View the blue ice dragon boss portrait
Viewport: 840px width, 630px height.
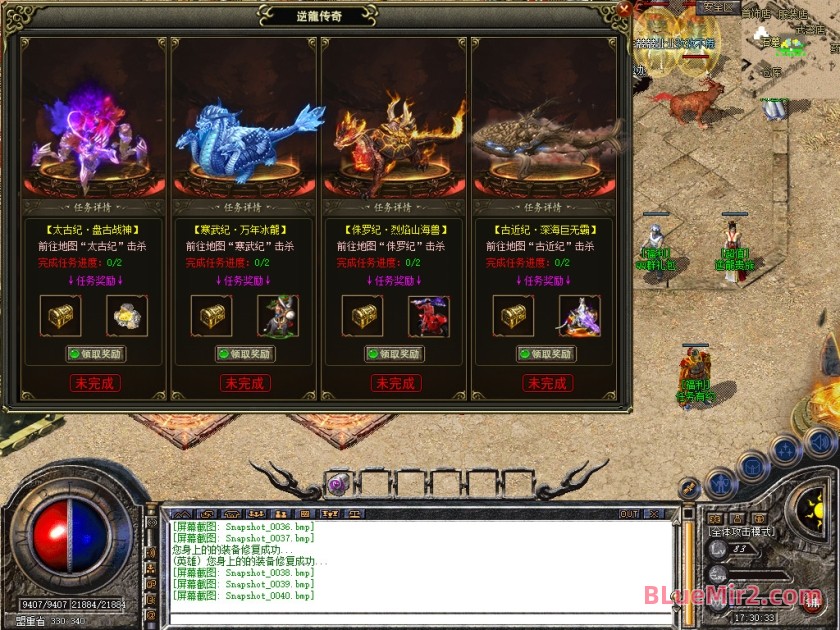pos(245,135)
